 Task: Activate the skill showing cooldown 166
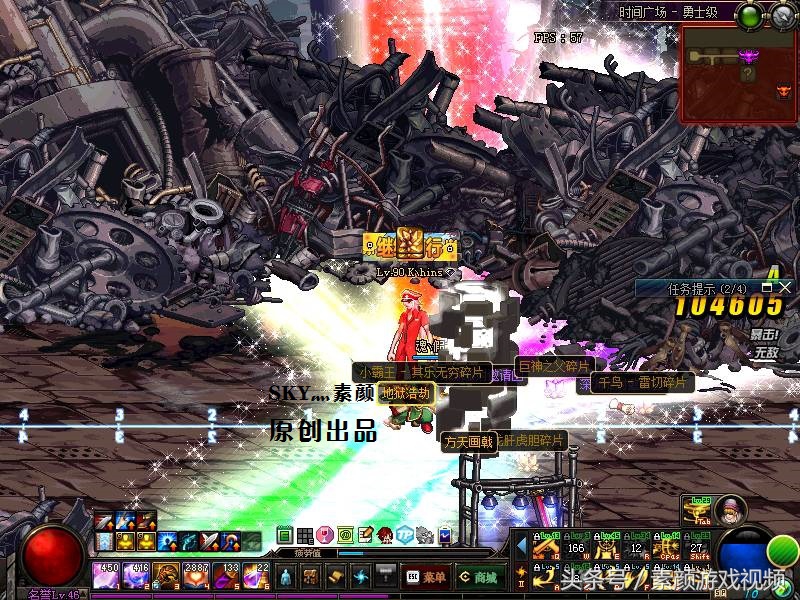(x=575, y=548)
